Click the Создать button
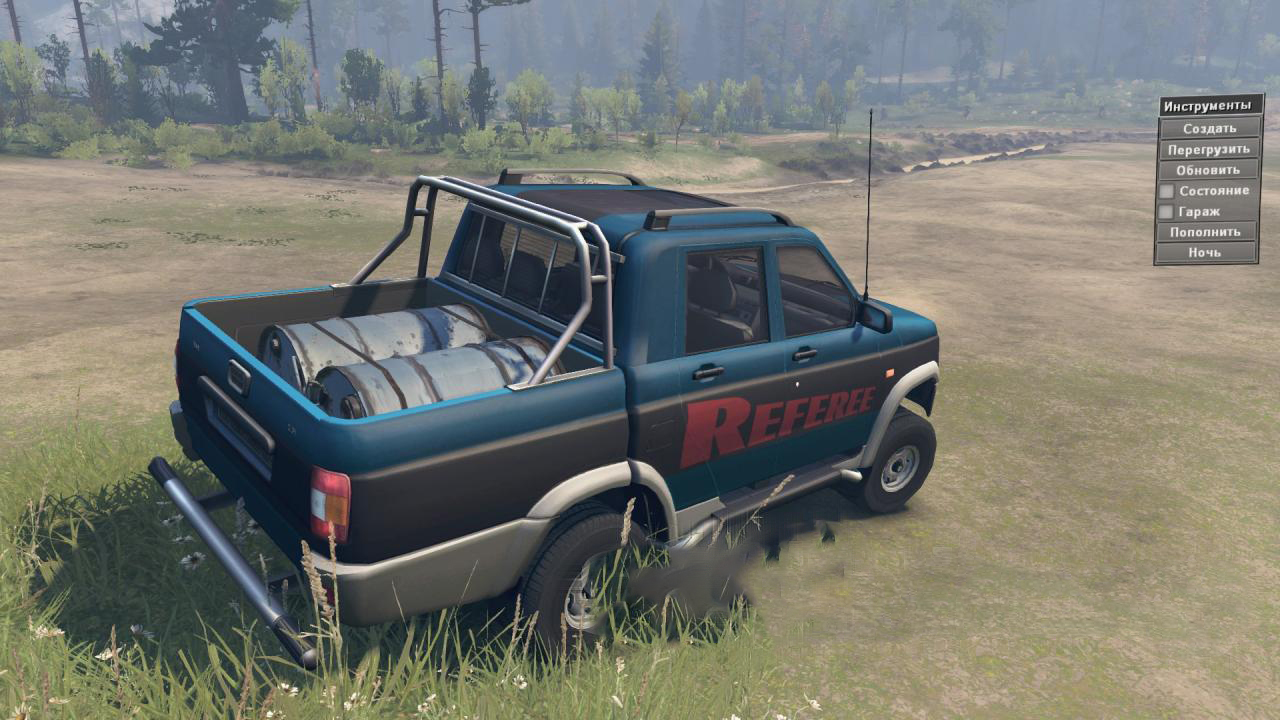This screenshot has width=1280, height=720. coord(1208,128)
